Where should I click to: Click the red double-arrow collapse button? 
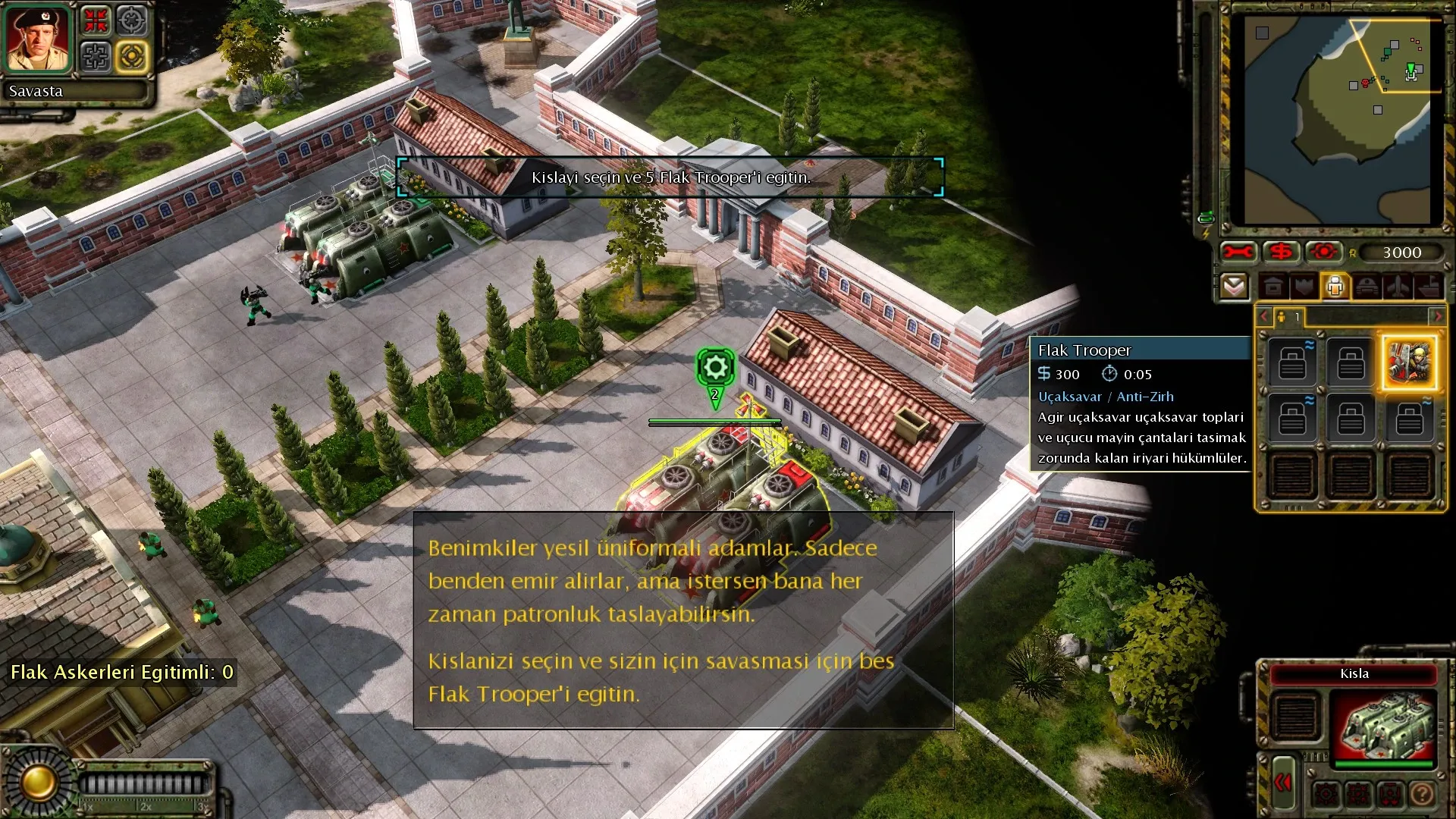click(1283, 783)
